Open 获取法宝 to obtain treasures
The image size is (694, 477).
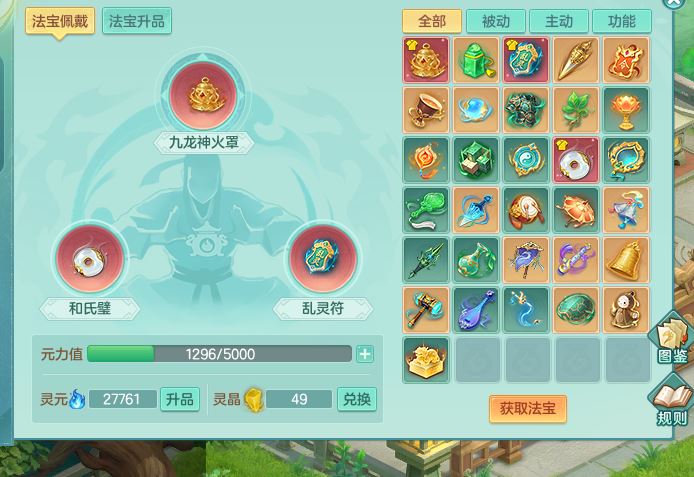coord(528,408)
